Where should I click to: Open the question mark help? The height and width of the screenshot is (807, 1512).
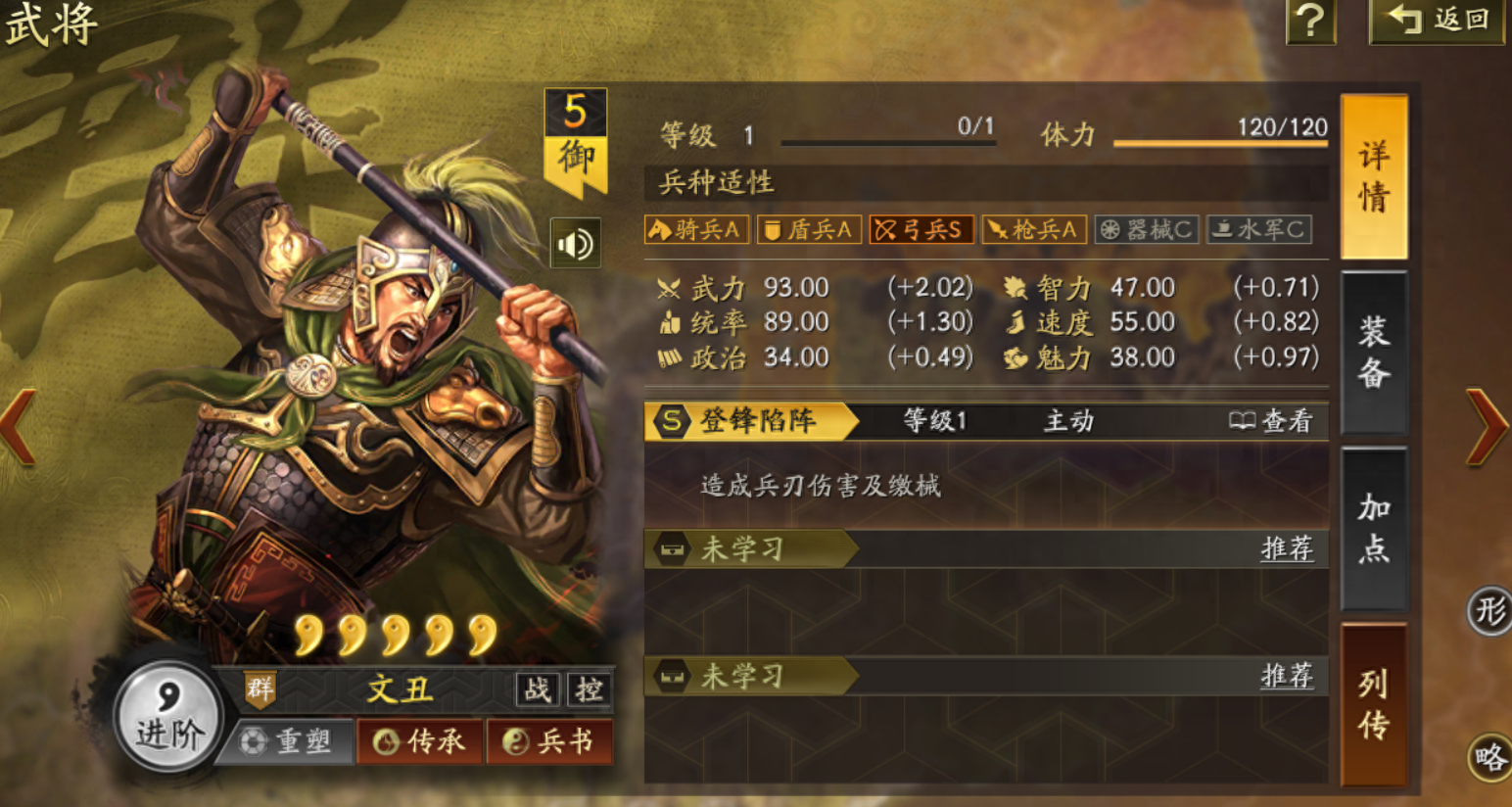click(1310, 21)
